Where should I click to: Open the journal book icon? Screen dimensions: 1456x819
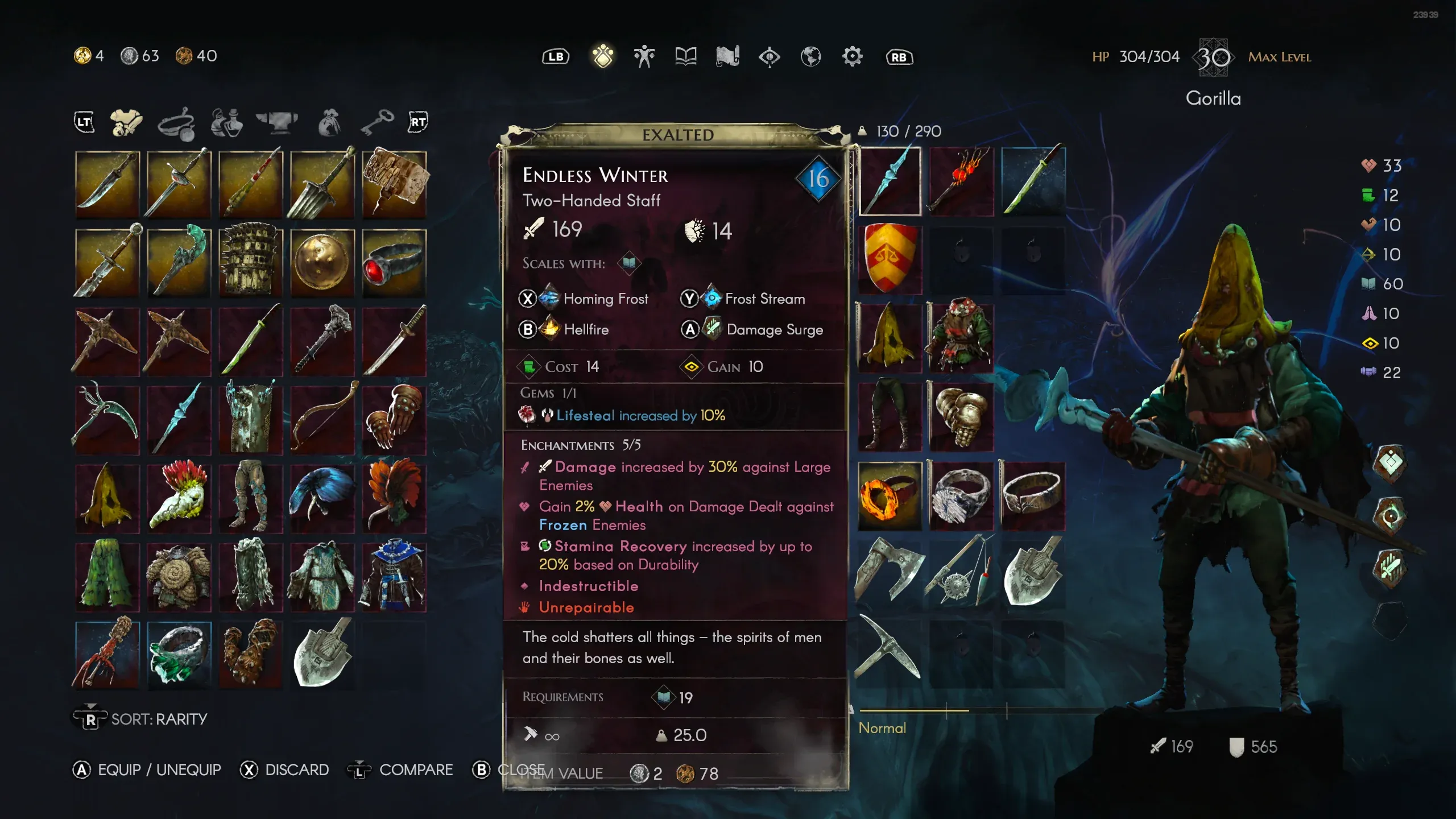tap(685, 56)
